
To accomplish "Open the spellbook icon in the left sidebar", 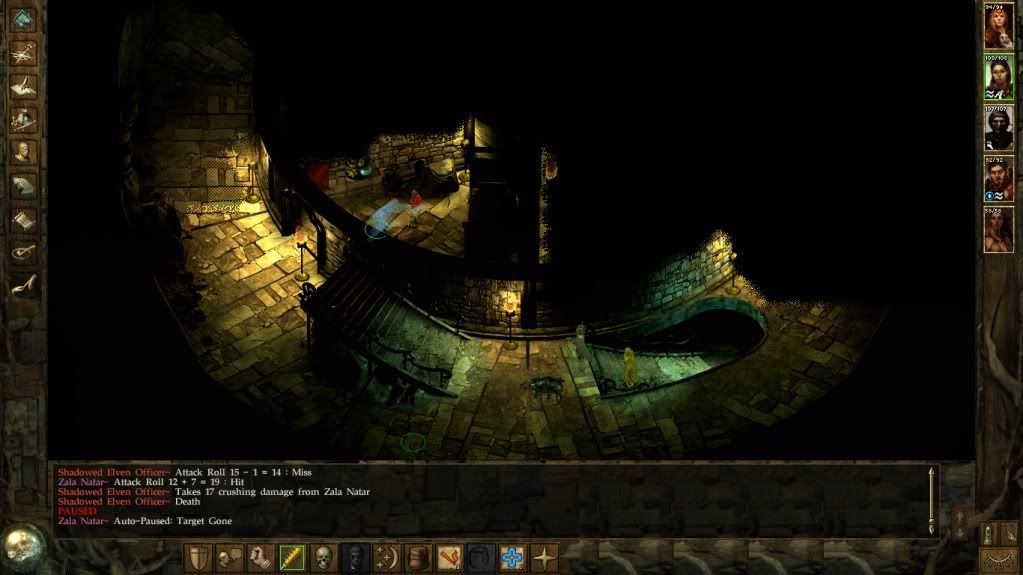I will (22, 186).
